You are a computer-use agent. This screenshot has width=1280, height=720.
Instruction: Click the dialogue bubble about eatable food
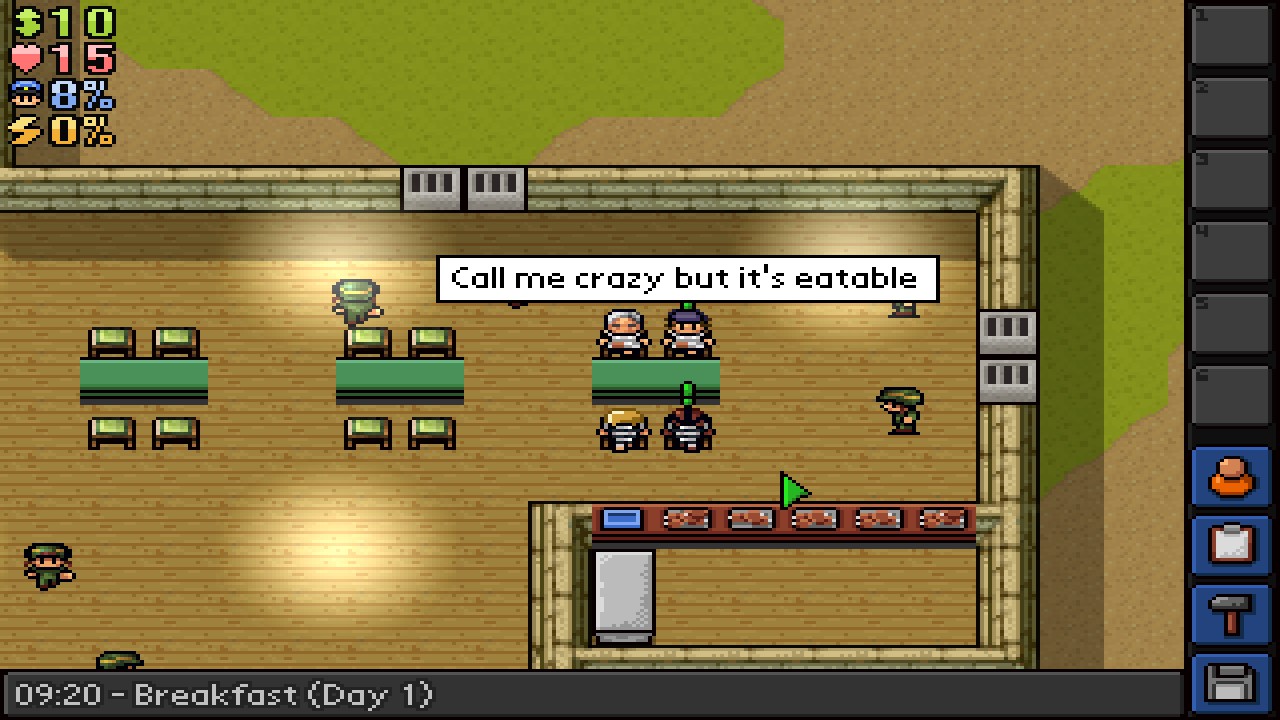(686, 278)
